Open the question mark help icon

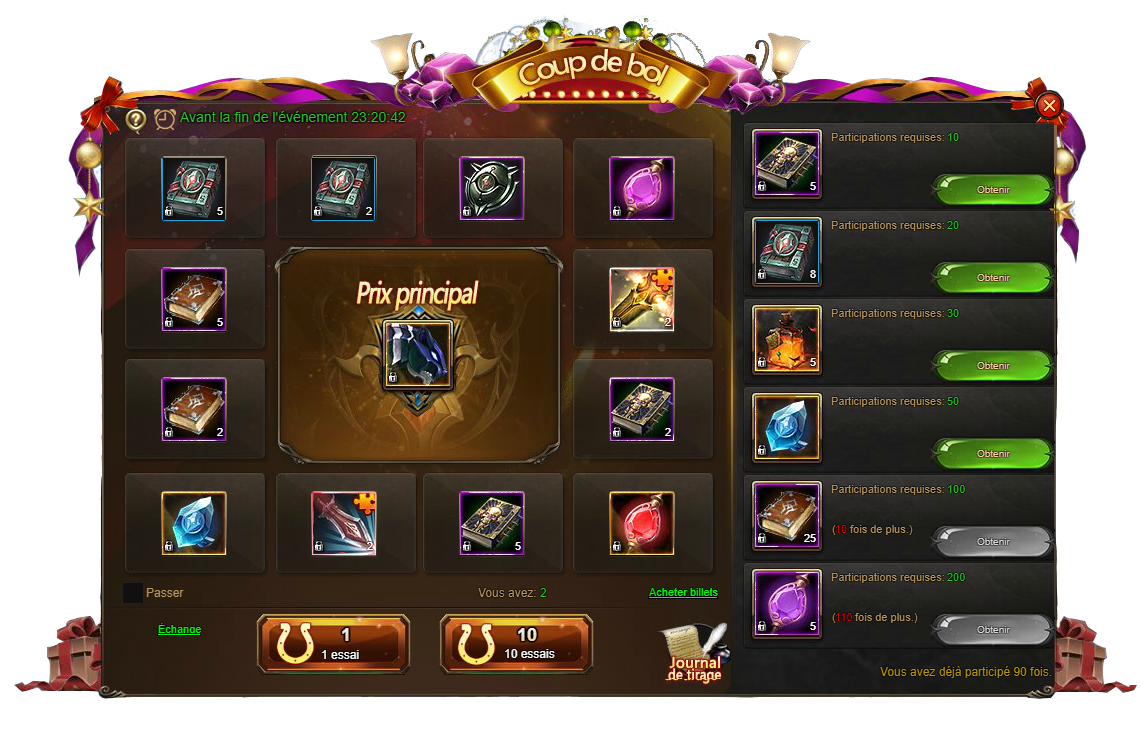136,119
